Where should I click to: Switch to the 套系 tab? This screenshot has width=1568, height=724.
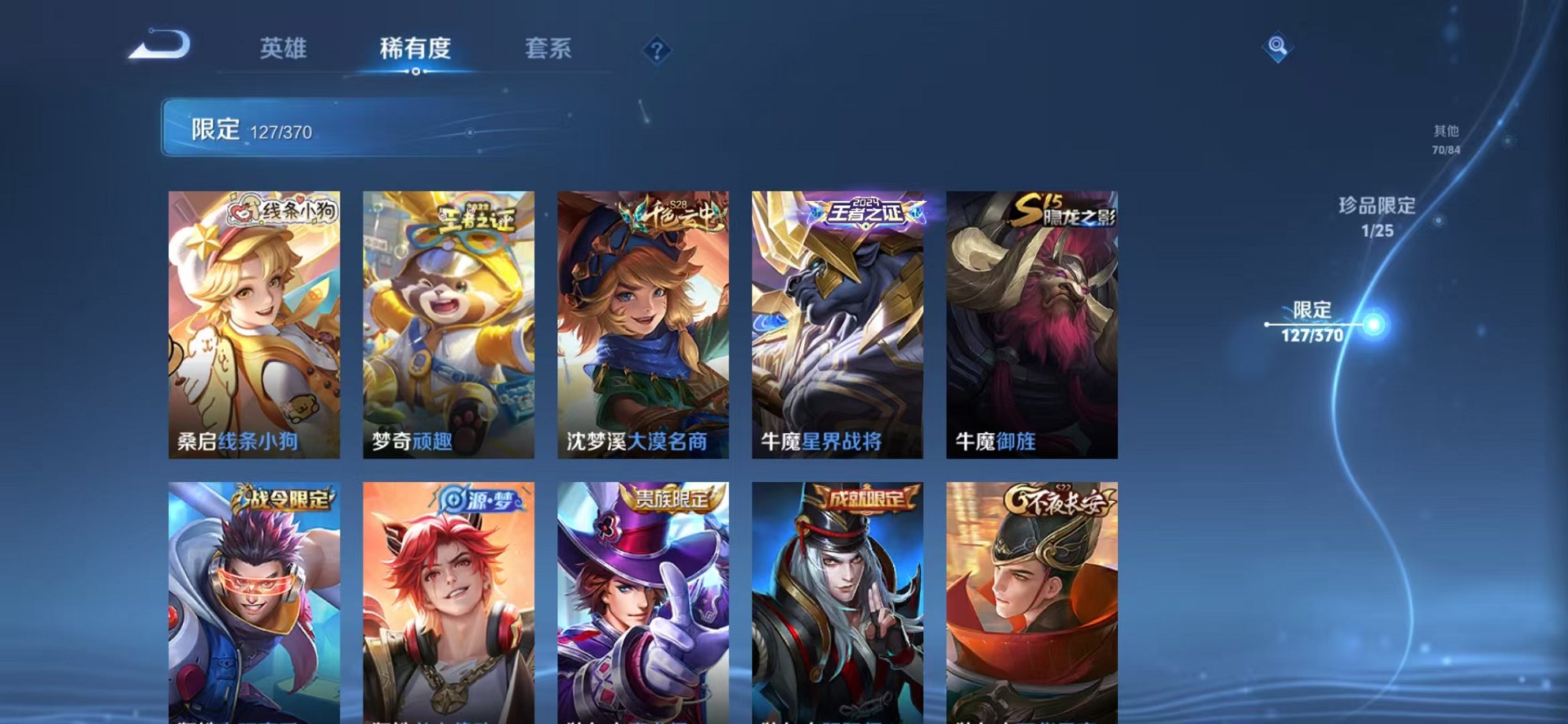(x=551, y=49)
